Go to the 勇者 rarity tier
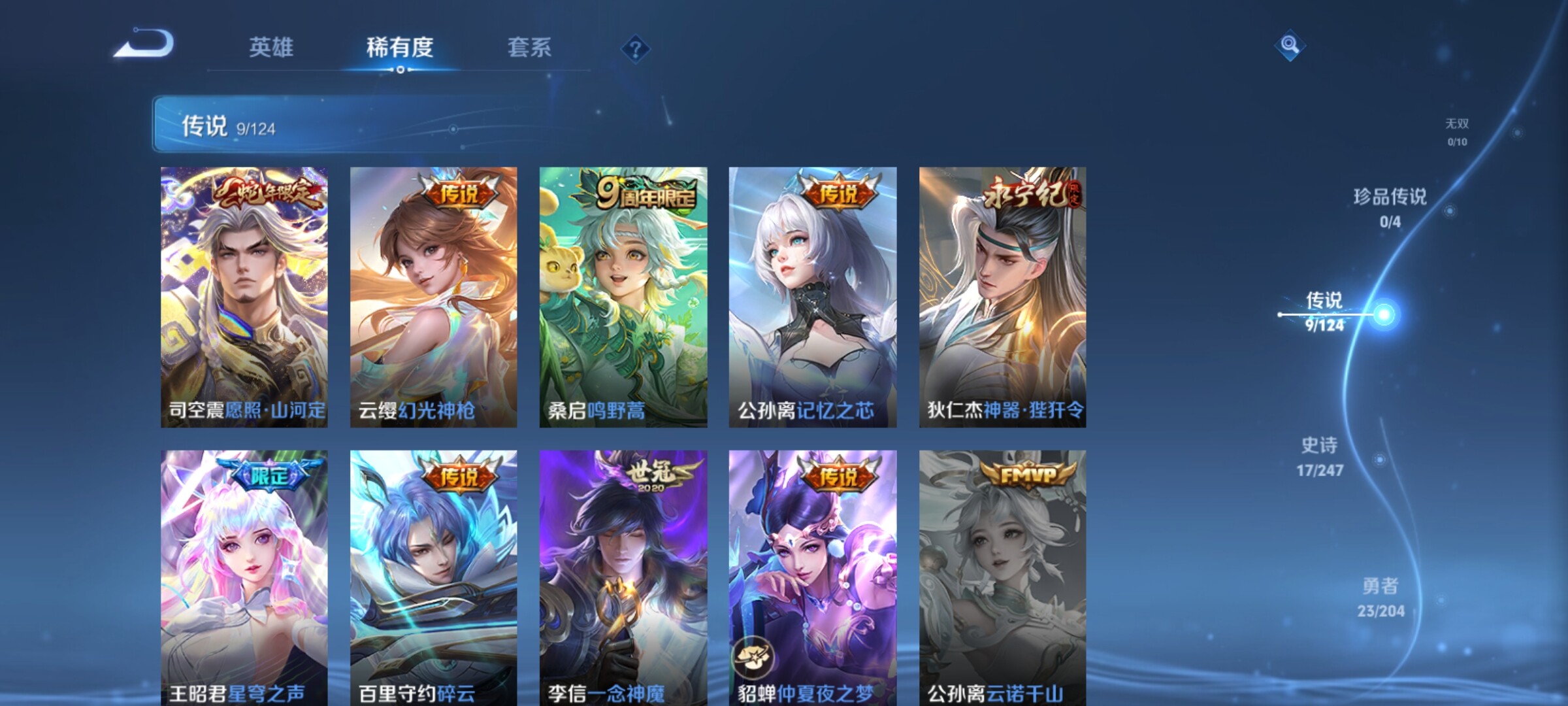Viewport: 1568px width, 706px height. pos(1380,597)
